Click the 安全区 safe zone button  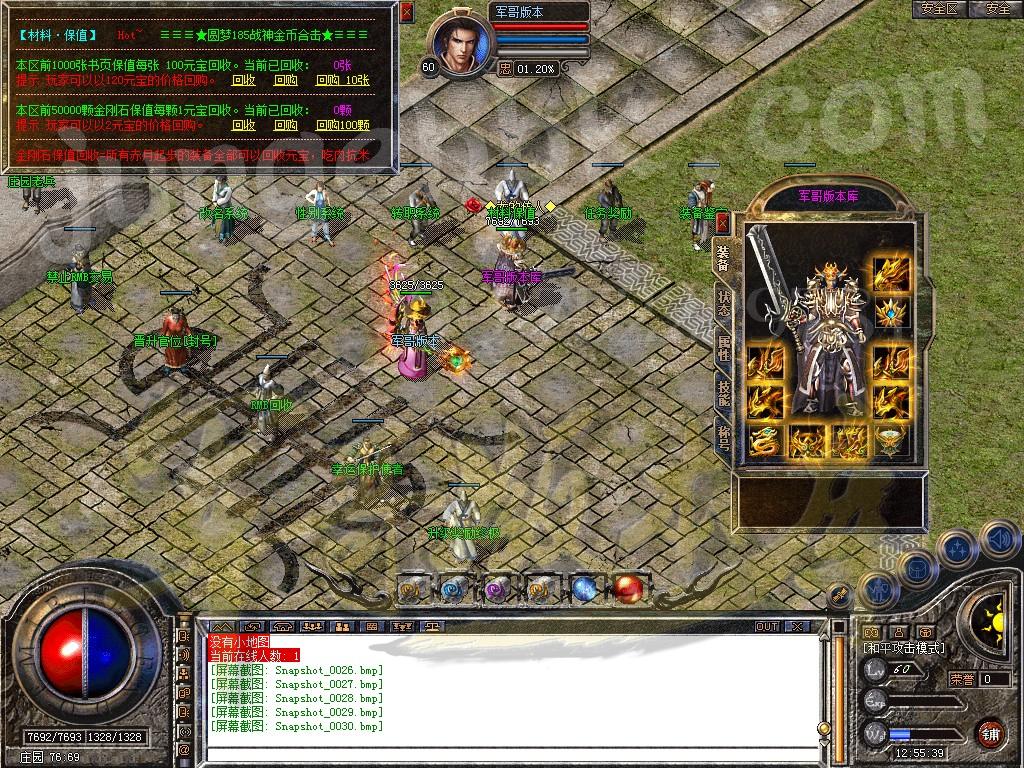(x=941, y=9)
